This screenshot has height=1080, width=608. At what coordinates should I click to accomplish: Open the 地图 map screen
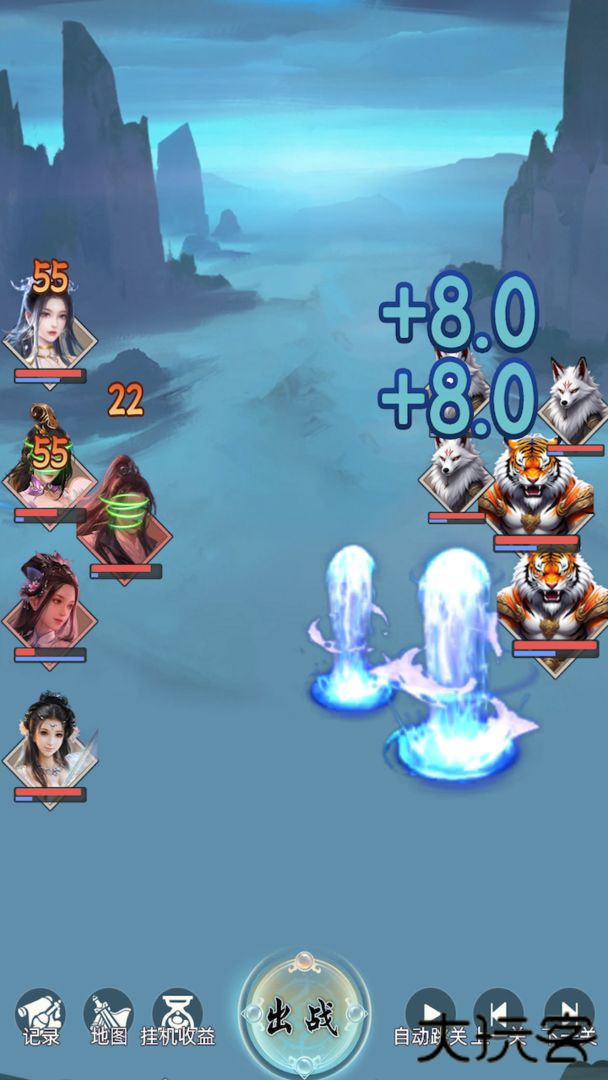(109, 1014)
